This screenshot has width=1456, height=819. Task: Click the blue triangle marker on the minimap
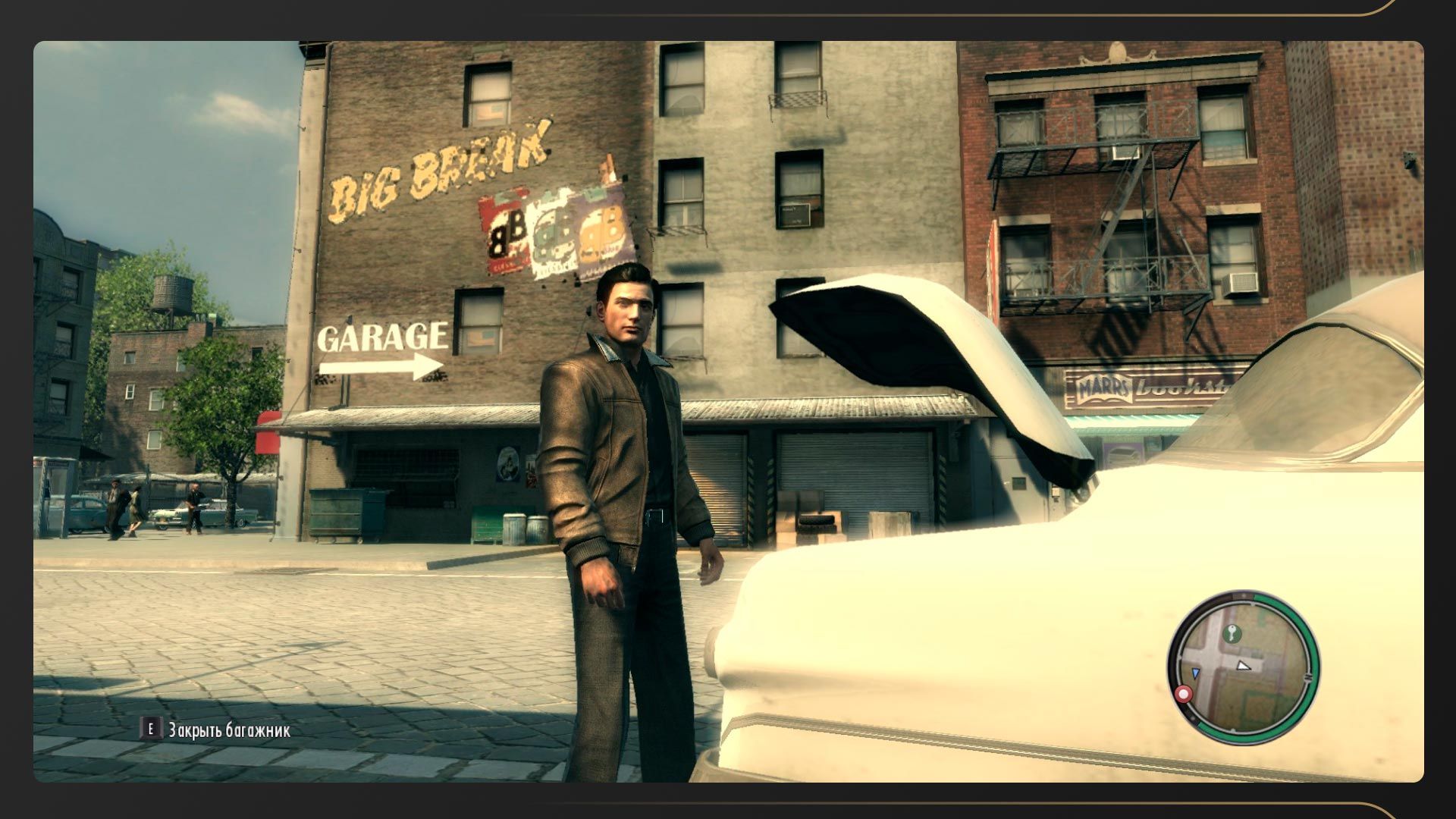[1196, 673]
